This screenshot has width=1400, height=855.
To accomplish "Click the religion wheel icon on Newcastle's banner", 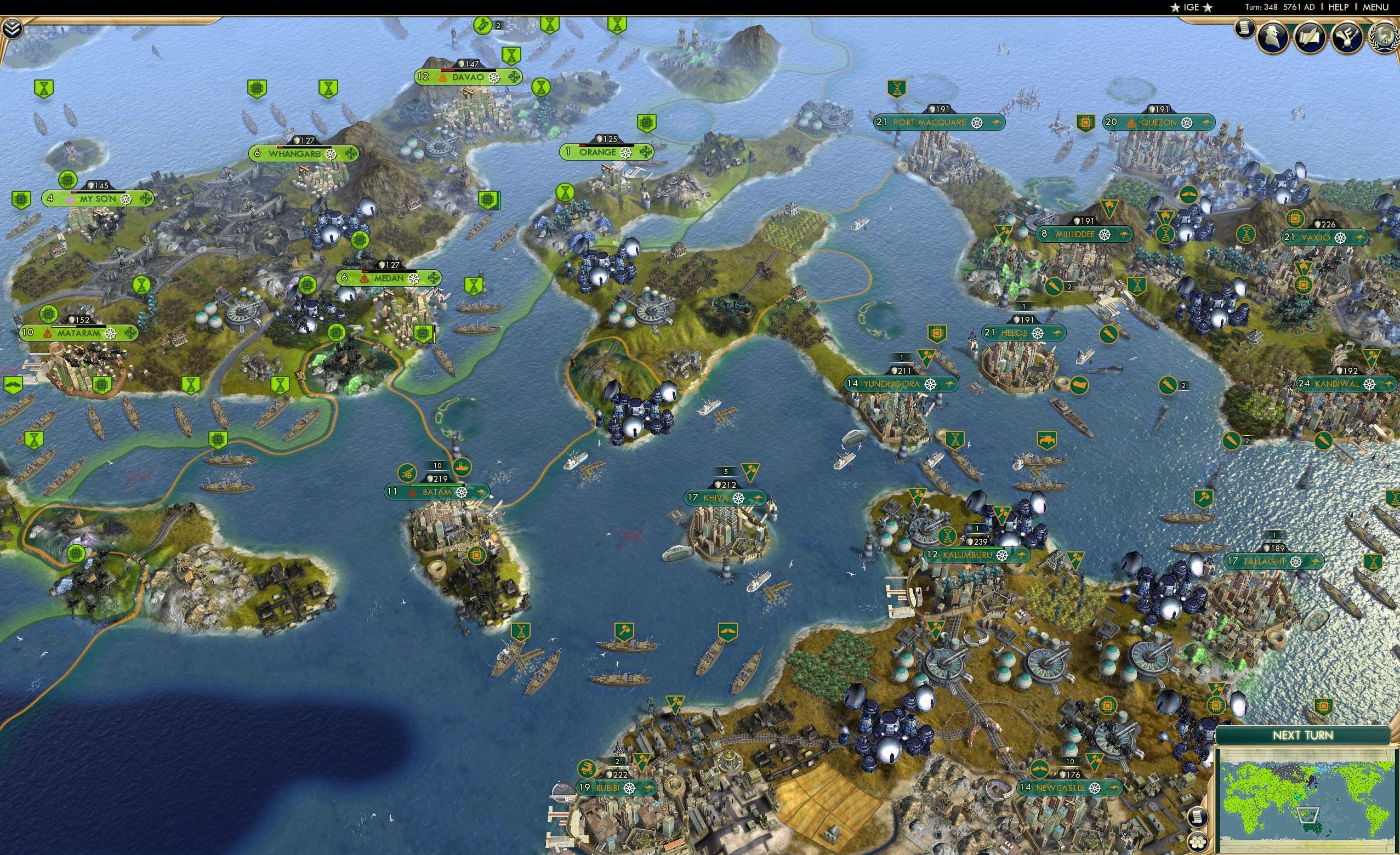I will (1094, 789).
